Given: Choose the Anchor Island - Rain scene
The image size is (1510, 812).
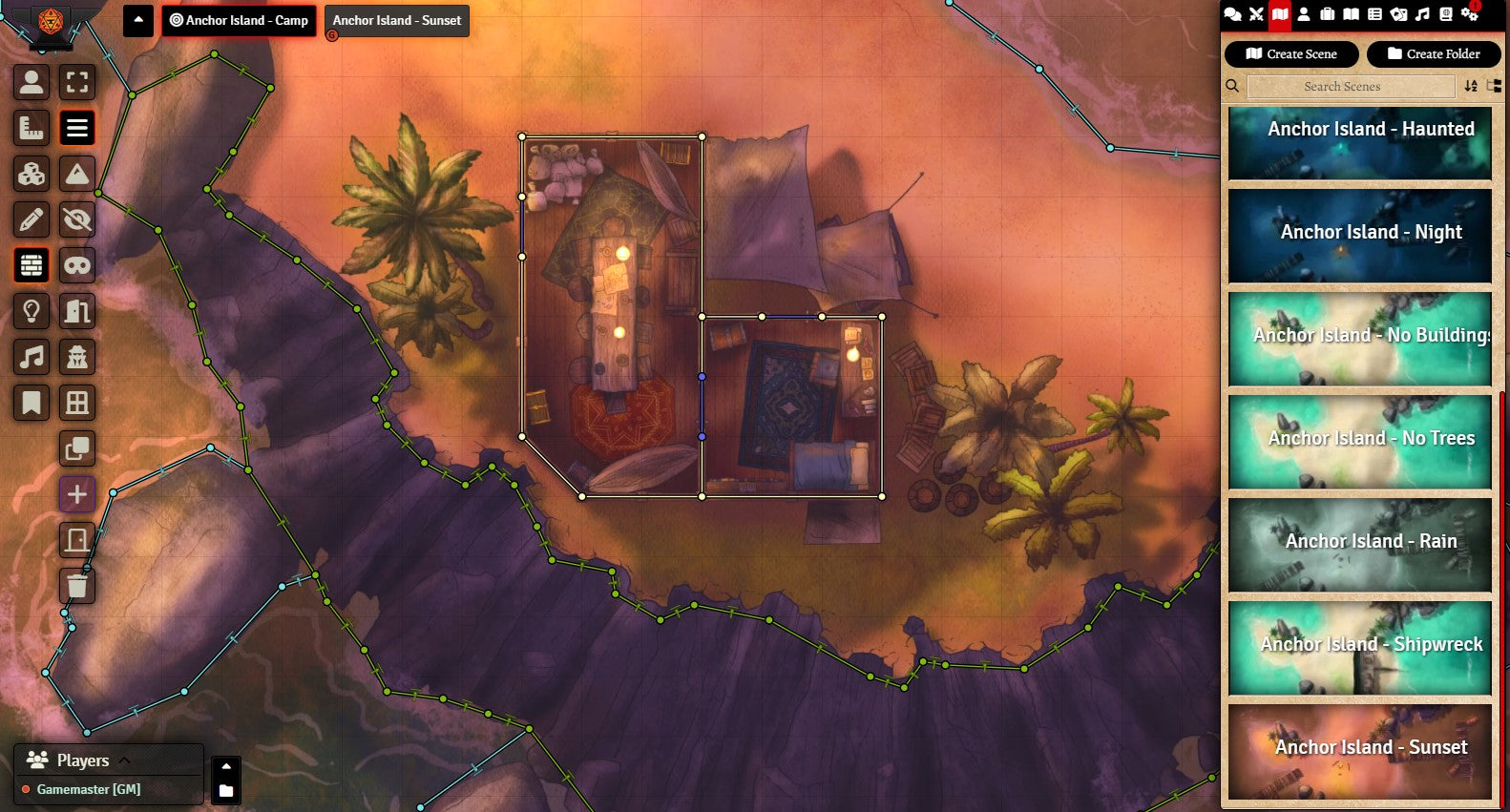Looking at the screenshot, I should click(x=1359, y=545).
